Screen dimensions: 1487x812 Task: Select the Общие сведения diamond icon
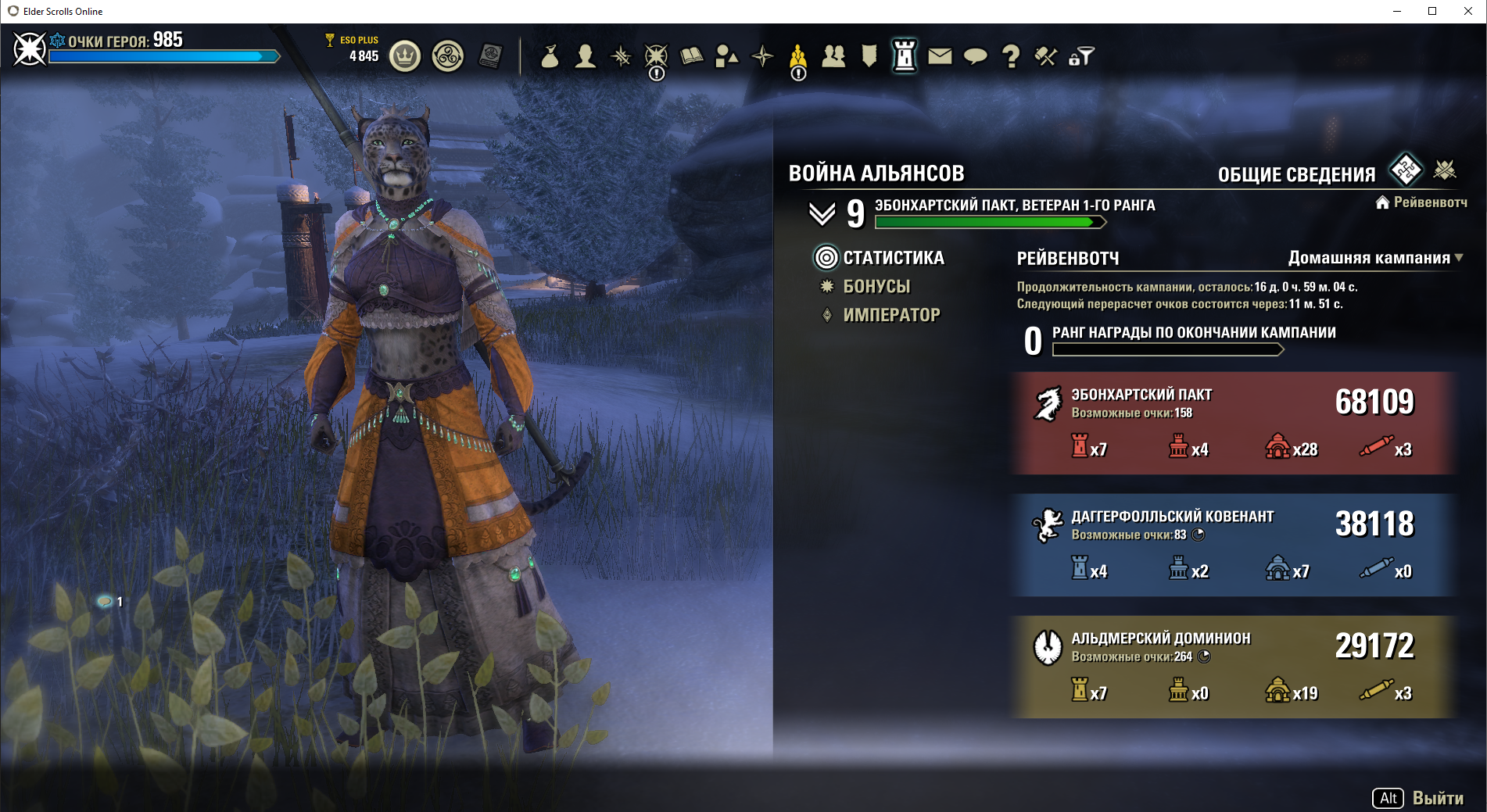[1406, 170]
